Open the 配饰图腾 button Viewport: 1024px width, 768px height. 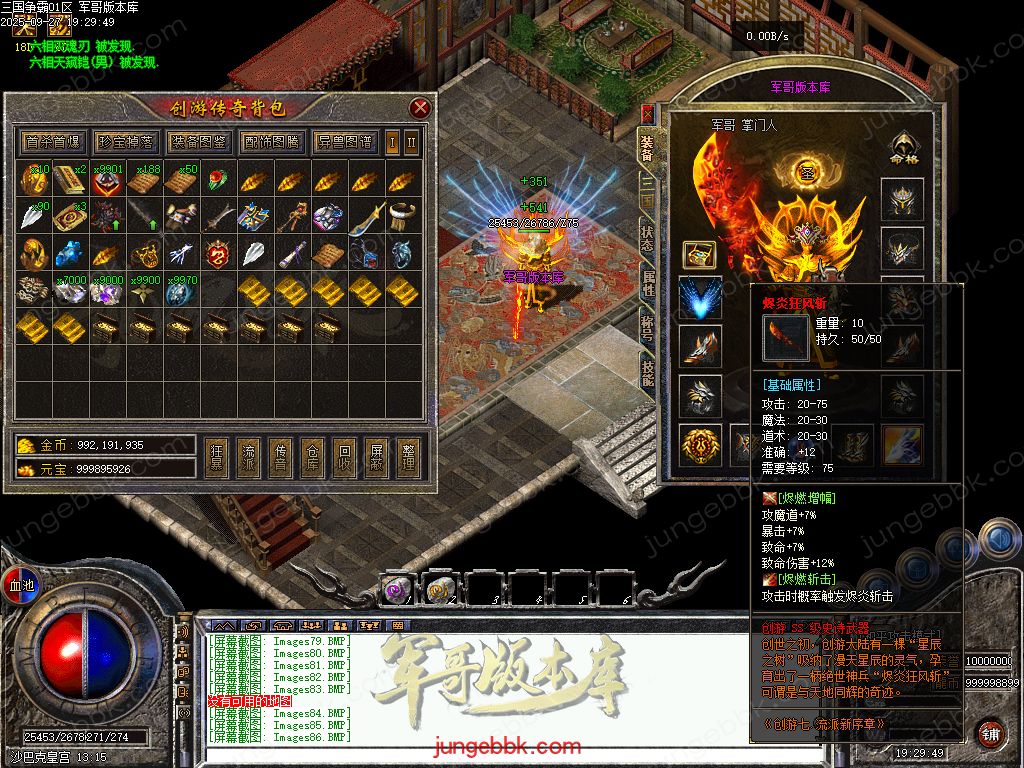click(x=271, y=142)
